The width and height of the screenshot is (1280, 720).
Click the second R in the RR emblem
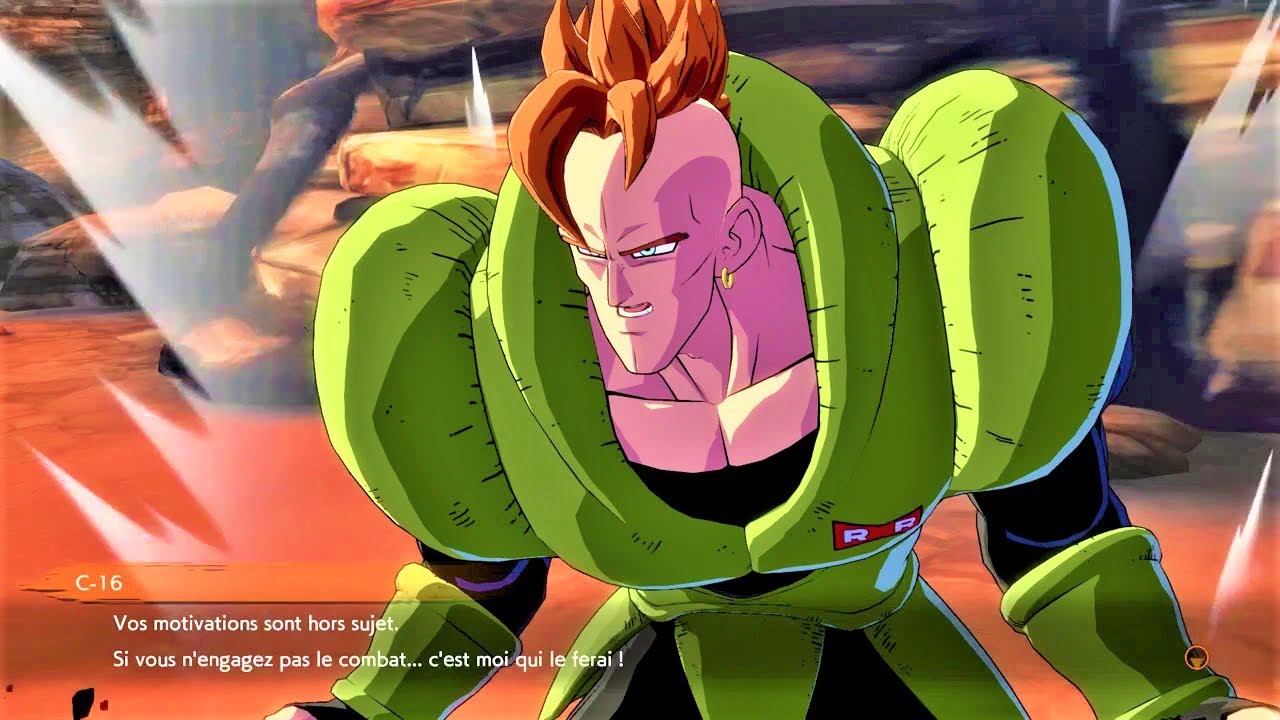904,526
